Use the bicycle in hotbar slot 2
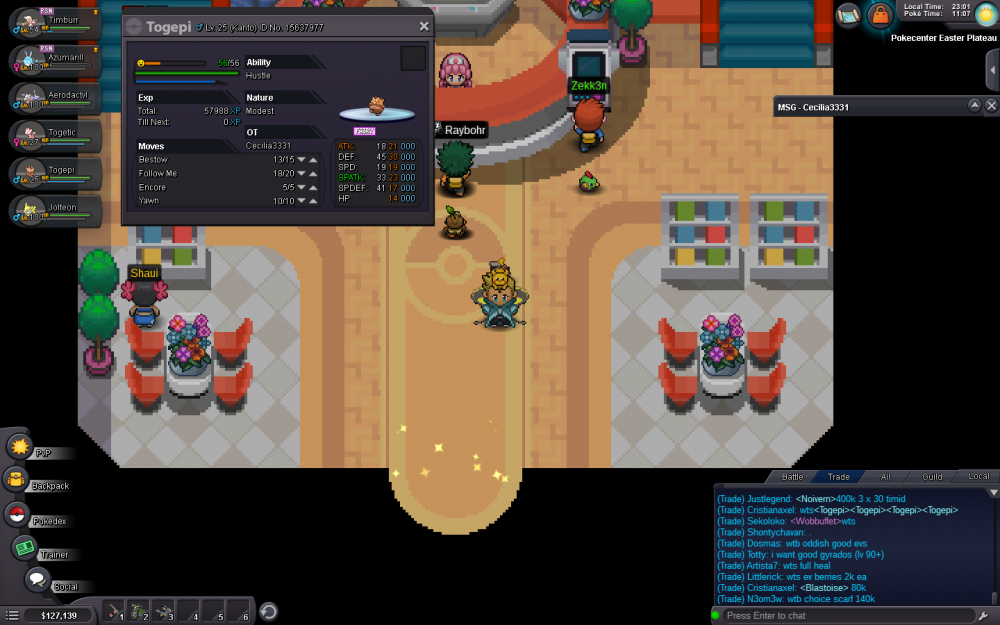 (x=139, y=612)
